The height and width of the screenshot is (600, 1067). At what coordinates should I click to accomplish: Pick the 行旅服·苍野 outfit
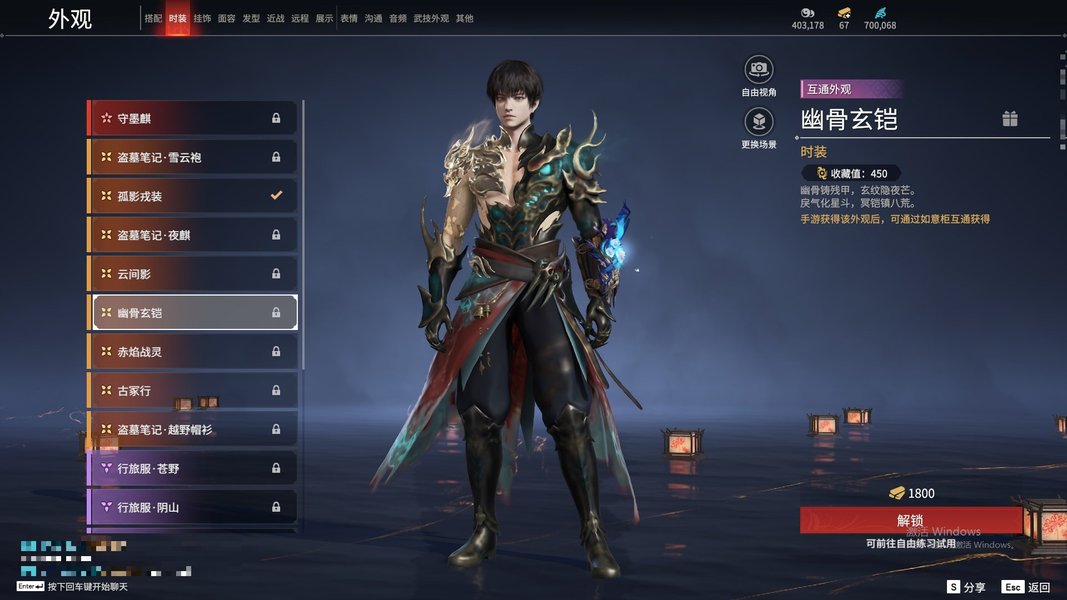[192, 468]
